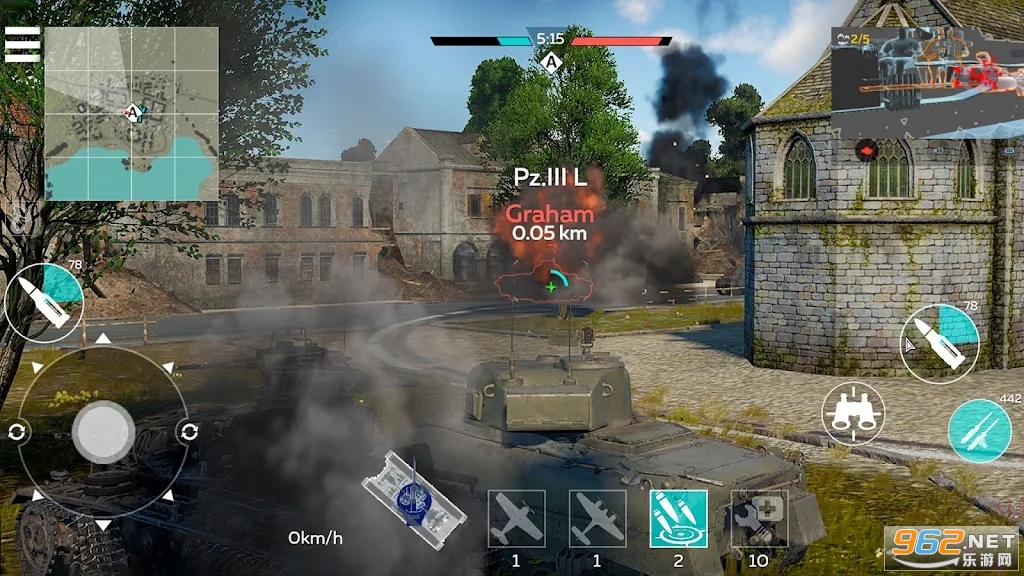Tap the tank damage status icon

[x=413, y=500]
